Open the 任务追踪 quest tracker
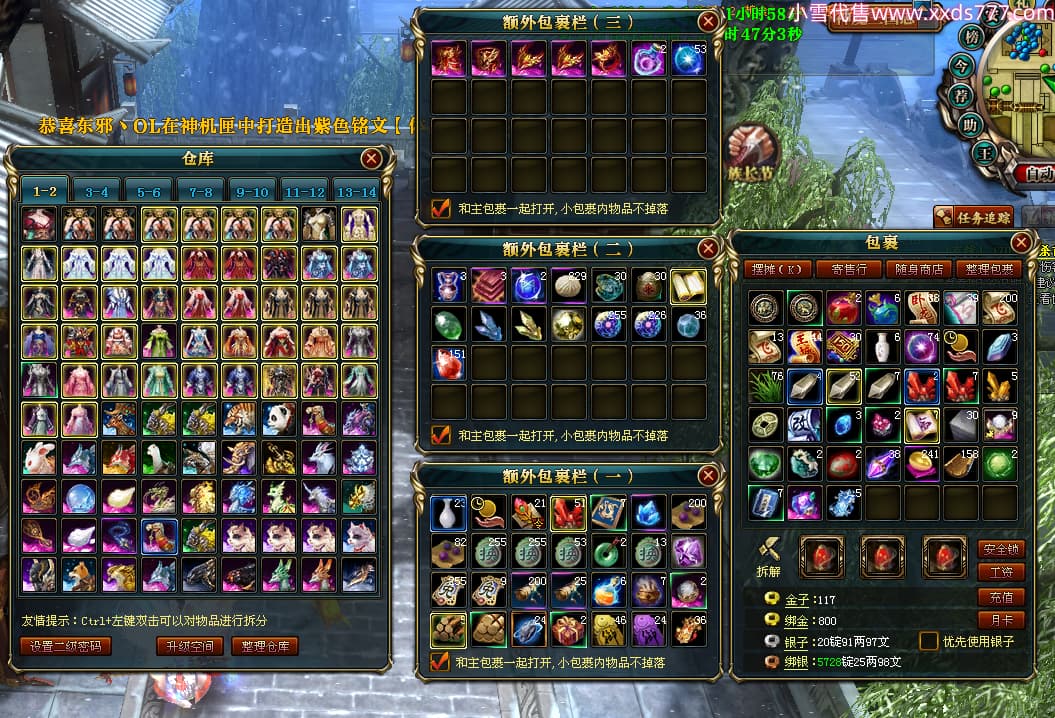 974,216
